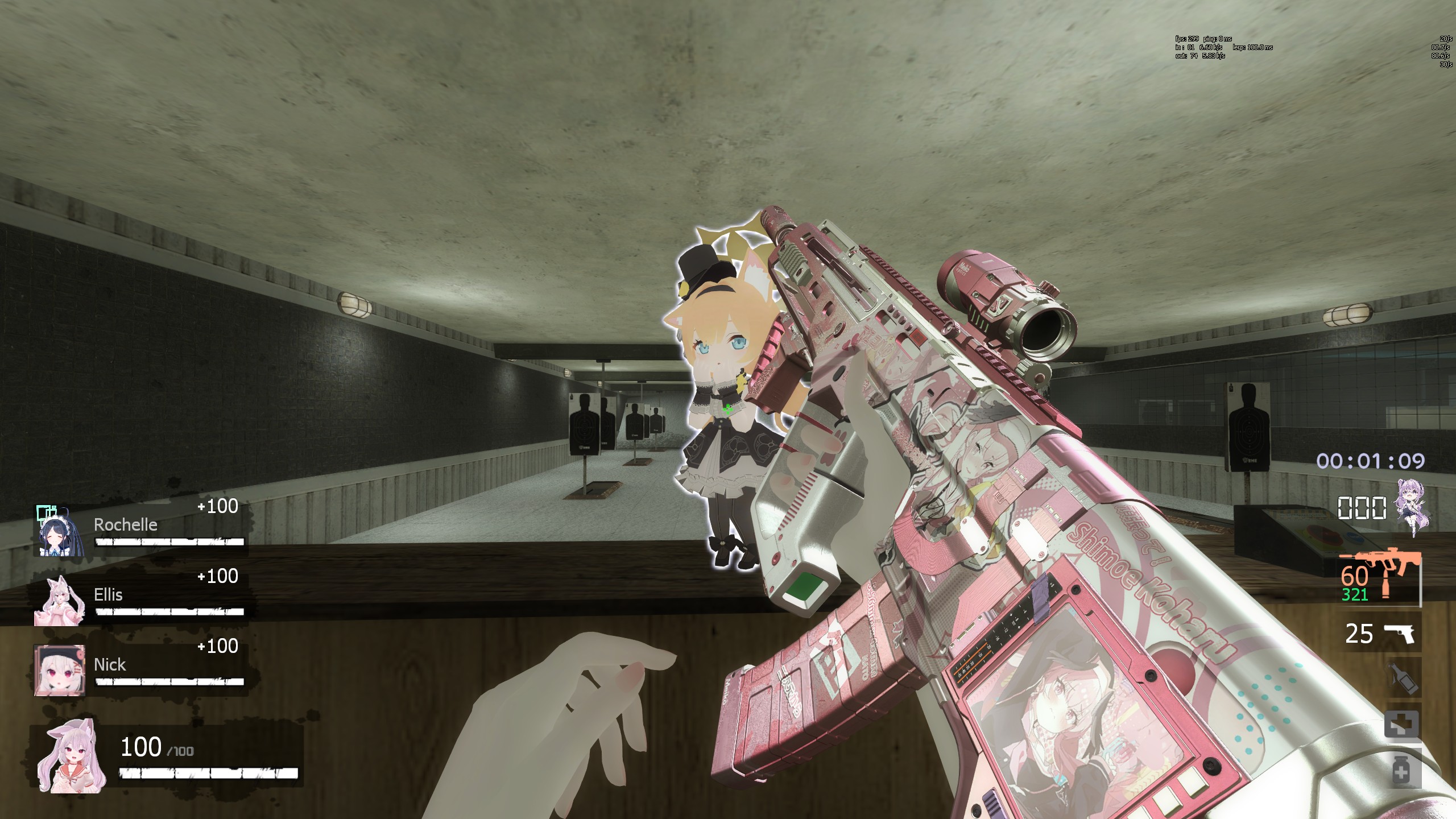Select the submachine gun primary weapon slot

1380,576
